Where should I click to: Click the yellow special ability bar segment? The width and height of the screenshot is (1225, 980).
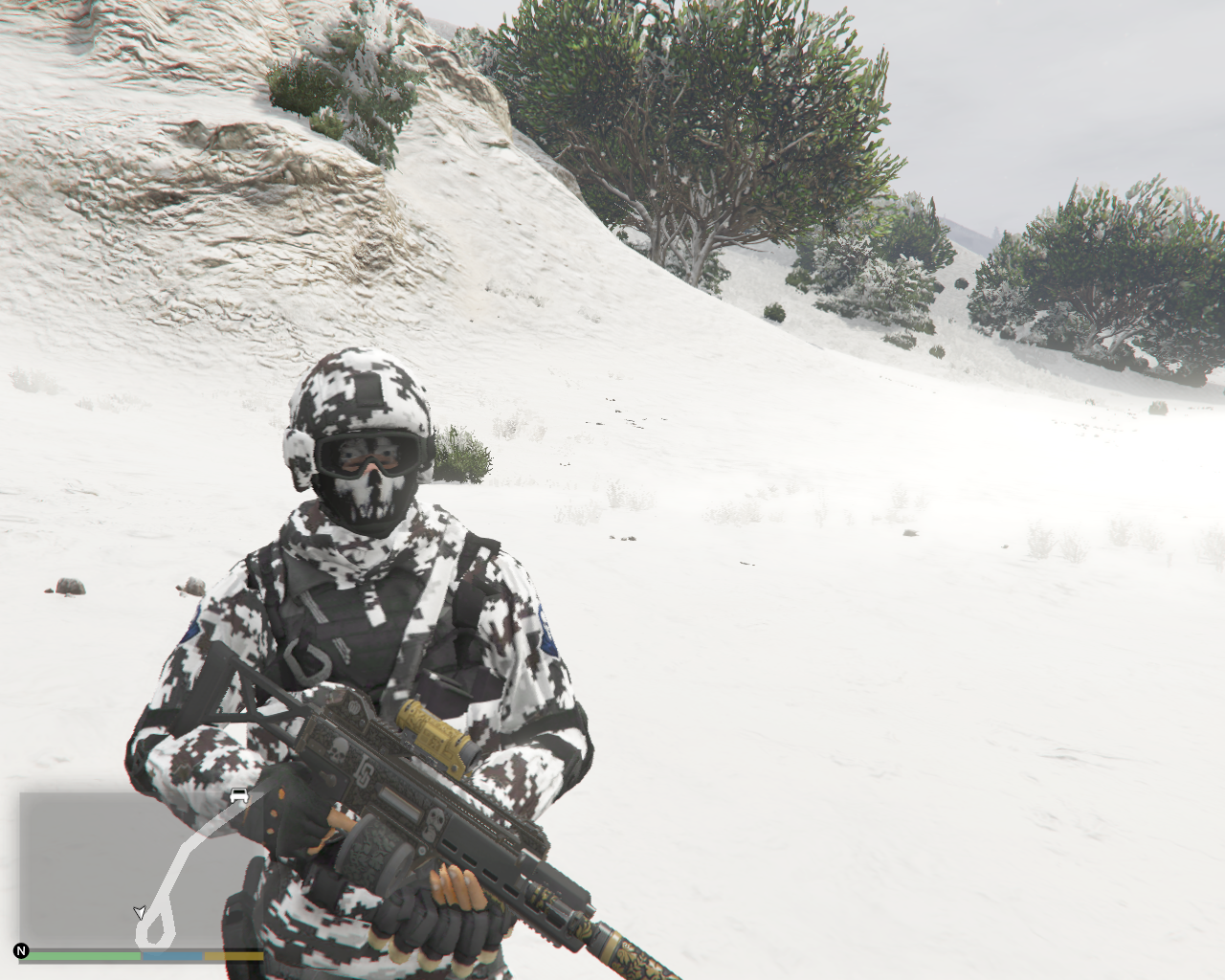234,955
